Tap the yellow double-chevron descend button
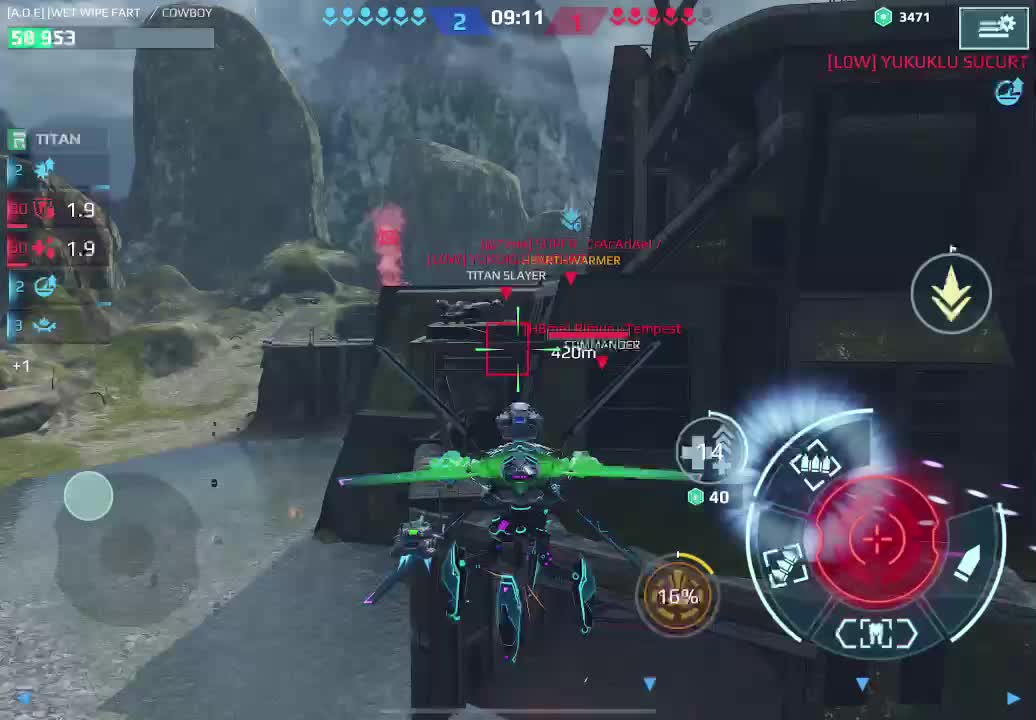 (951, 292)
